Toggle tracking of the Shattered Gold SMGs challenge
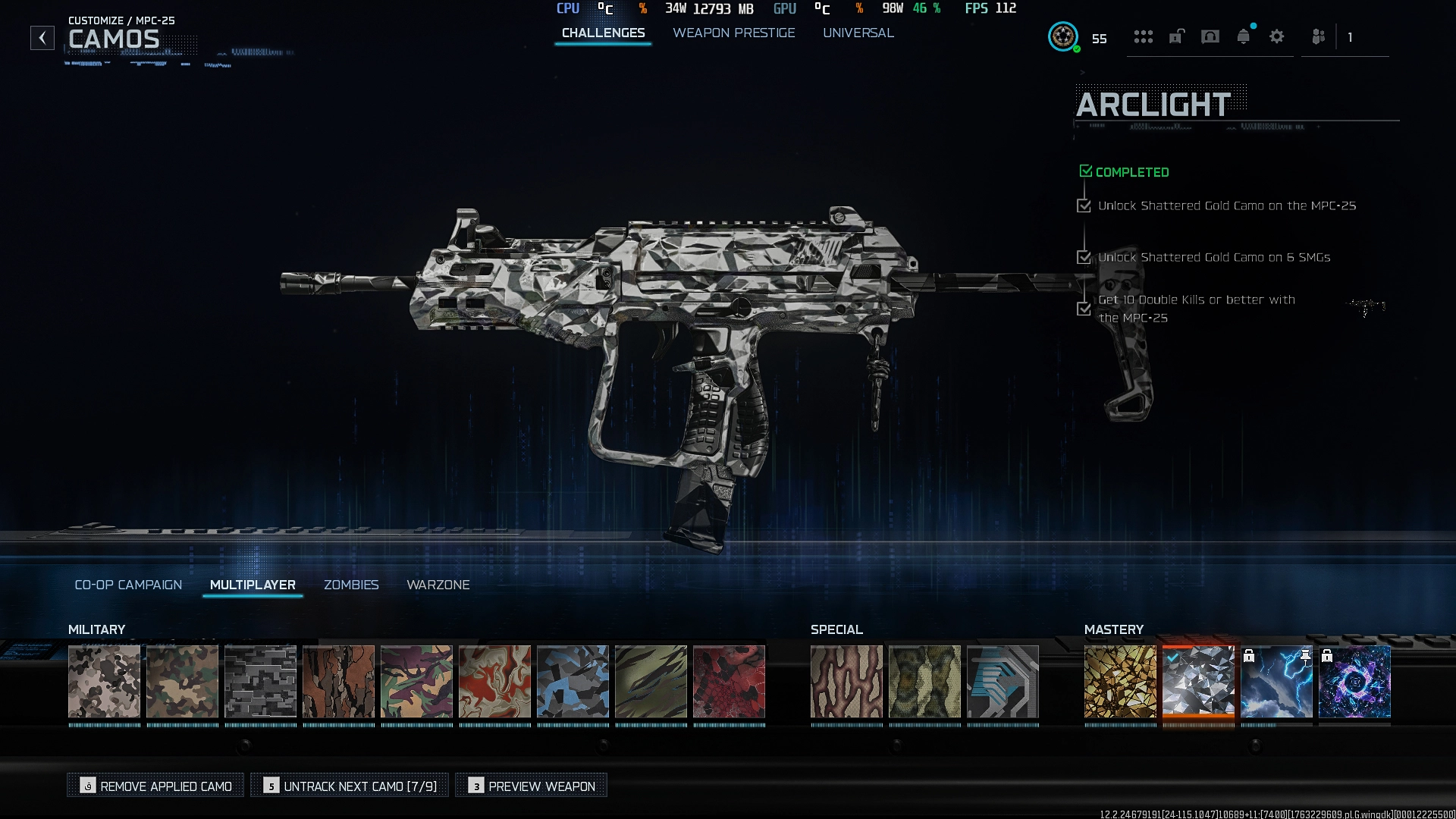This screenshot has width=1456, height=819. click(x=1084, y=257)
